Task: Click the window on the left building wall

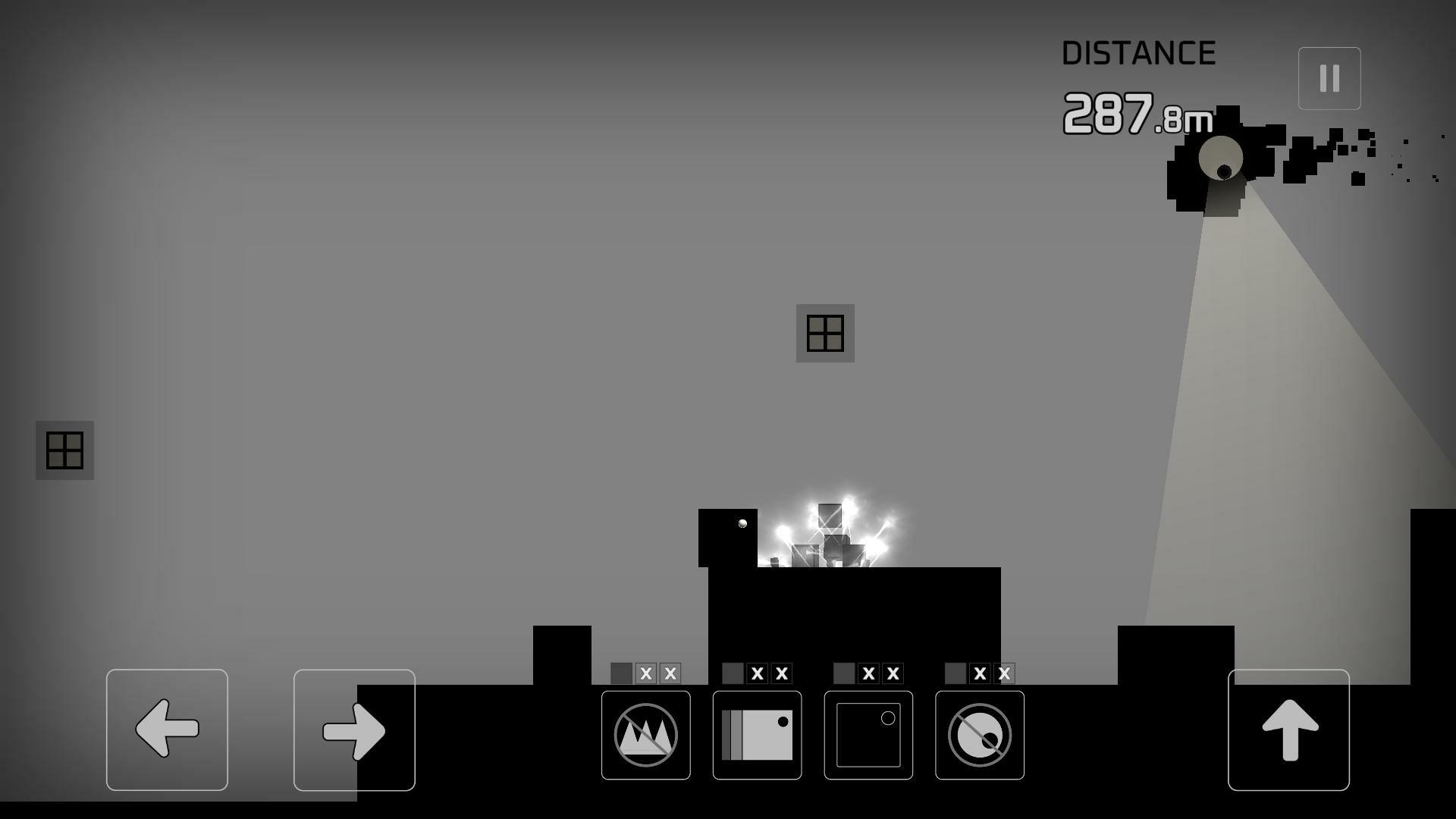Action: click(x=64, y=450)
